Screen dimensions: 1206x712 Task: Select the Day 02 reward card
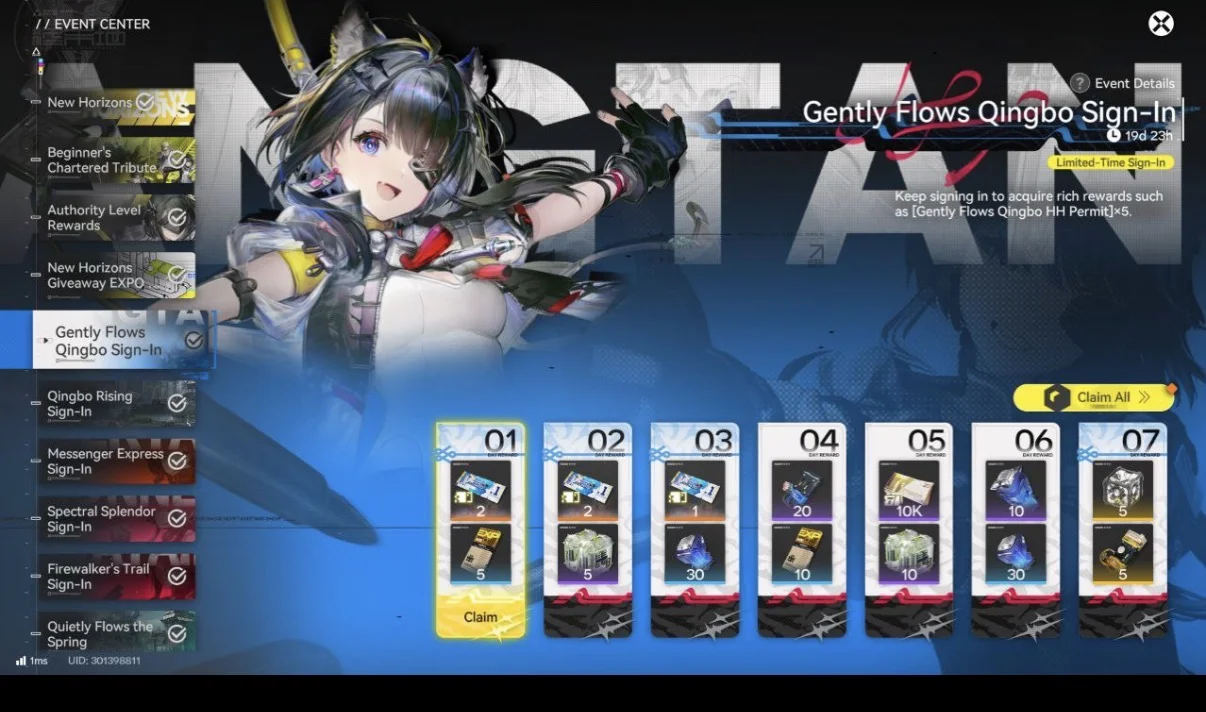(x=587, y=528)
